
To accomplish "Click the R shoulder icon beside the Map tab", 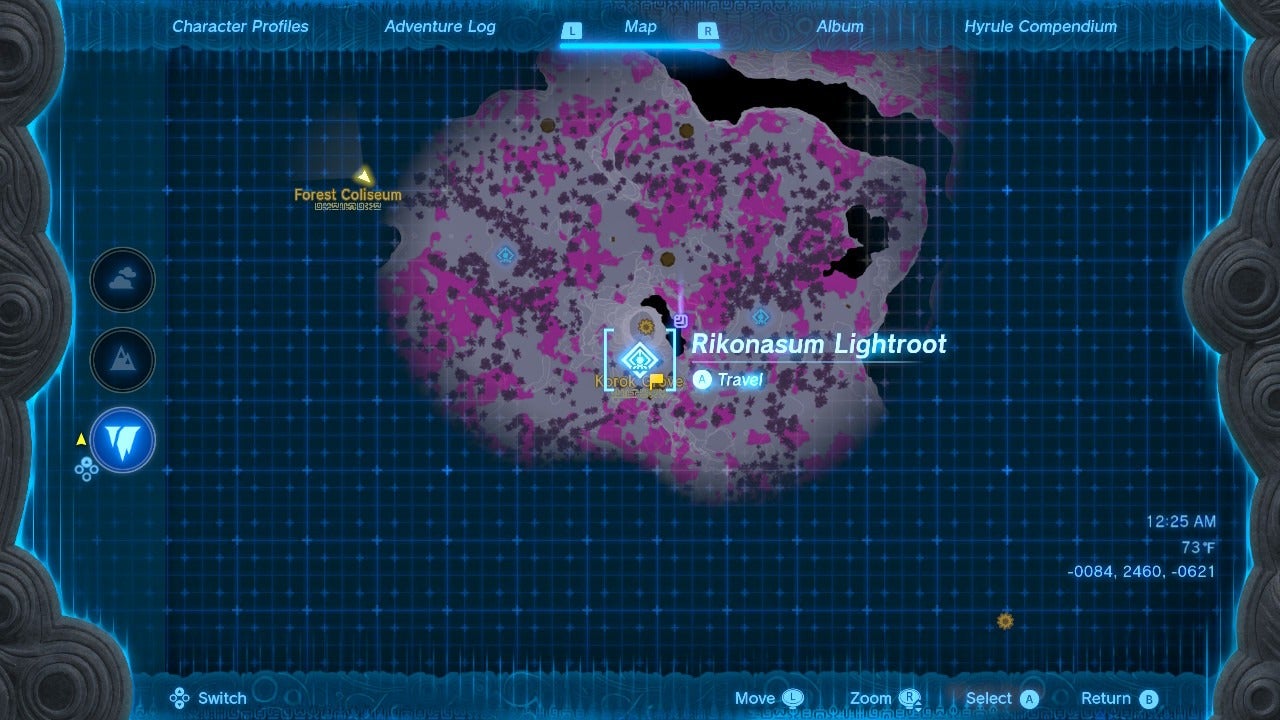I will tap(708, 31).
